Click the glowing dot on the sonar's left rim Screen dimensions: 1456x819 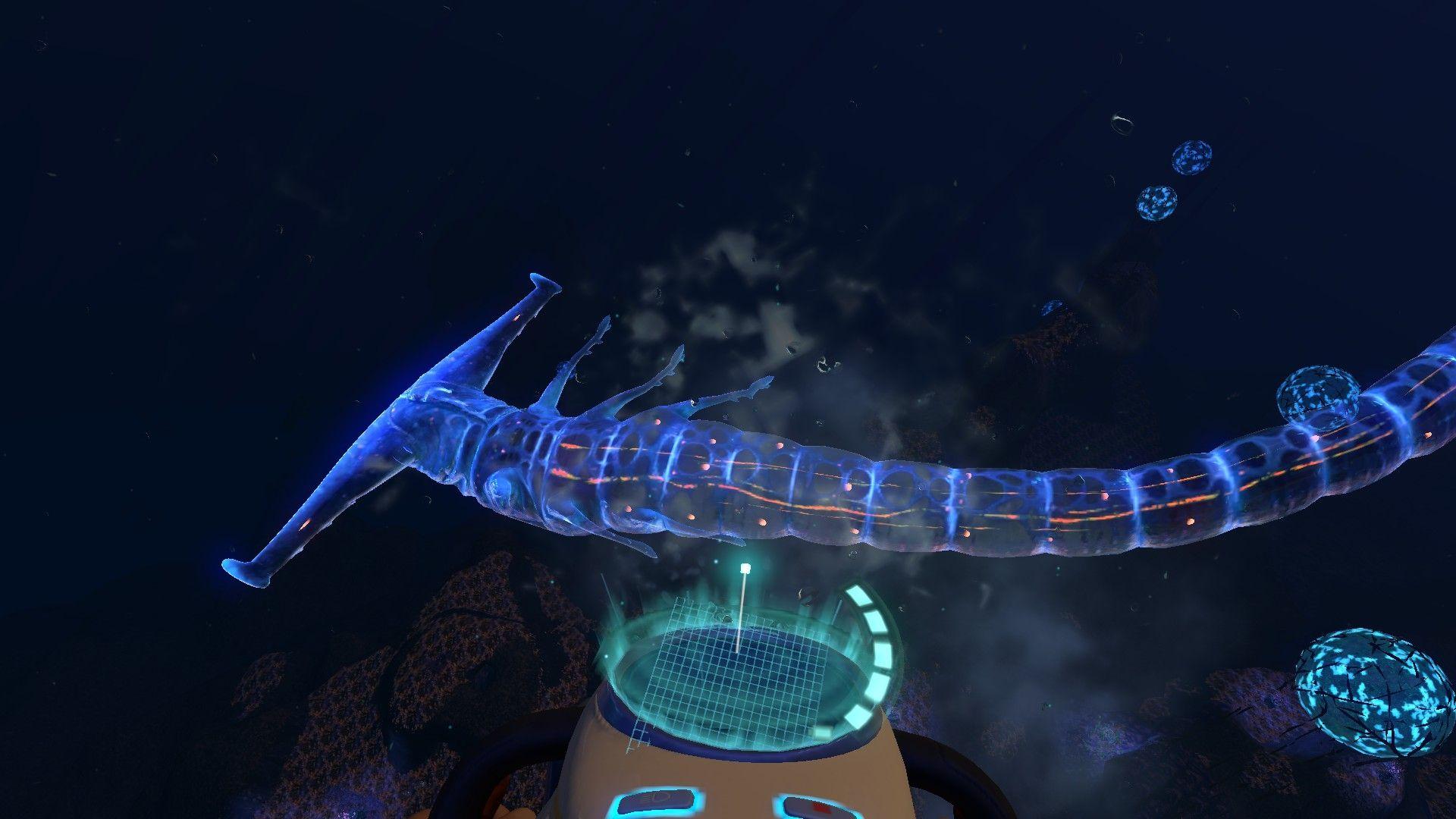(605, 656)
